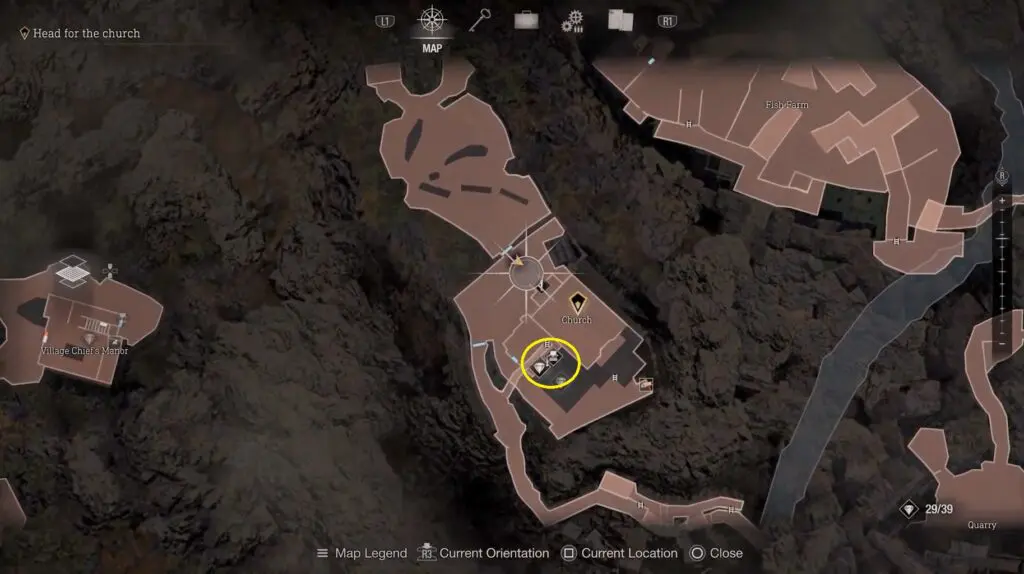This screenshot has width=1024, height=574.
Task: Adjust the map zoom slider
Action: 1002,272
